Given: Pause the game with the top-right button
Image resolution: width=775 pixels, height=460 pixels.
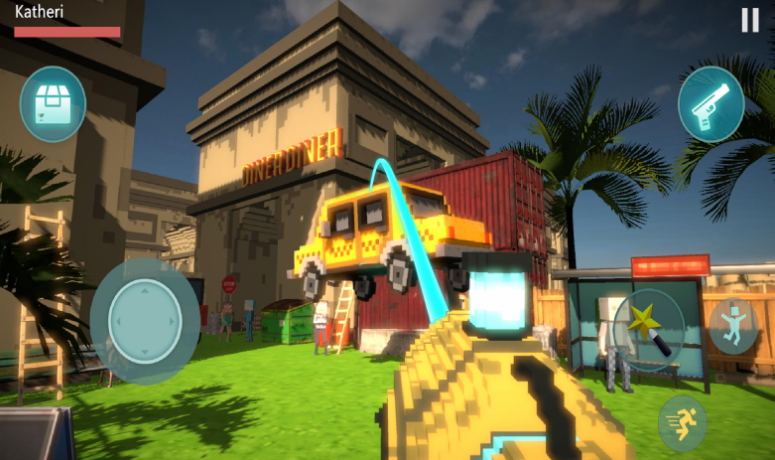Looking at the screenshot, I should pos(750,20).
